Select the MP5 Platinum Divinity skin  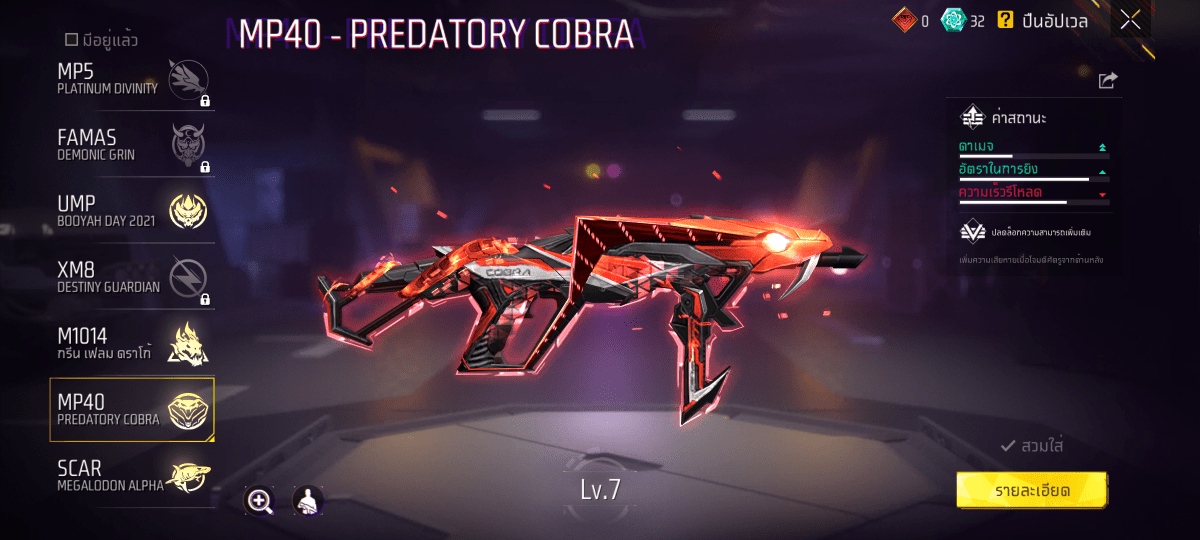(x=132, y=79)
